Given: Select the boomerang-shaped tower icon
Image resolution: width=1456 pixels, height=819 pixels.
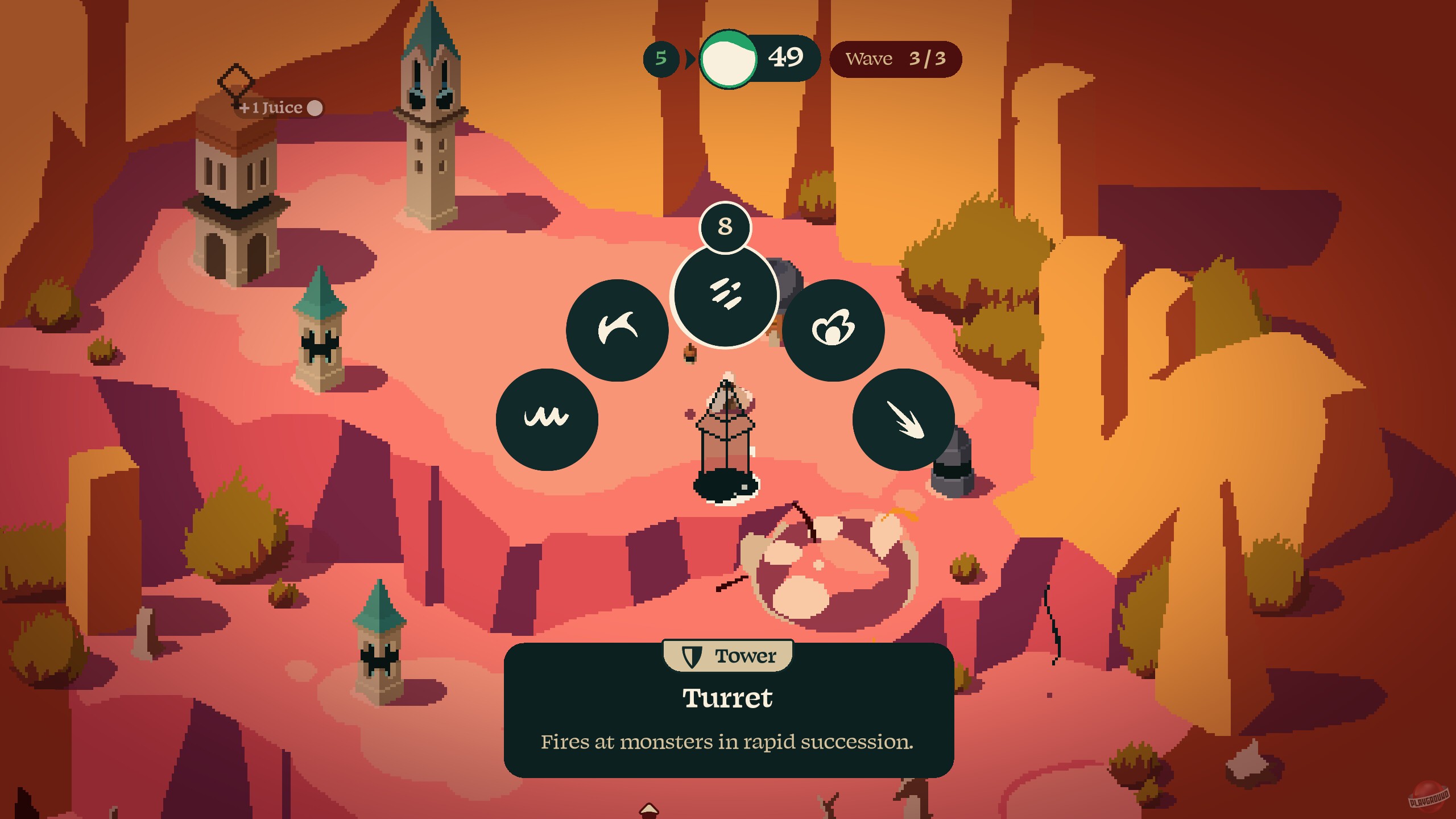Looking at the screenshot, I should click(x=617, y=328).
